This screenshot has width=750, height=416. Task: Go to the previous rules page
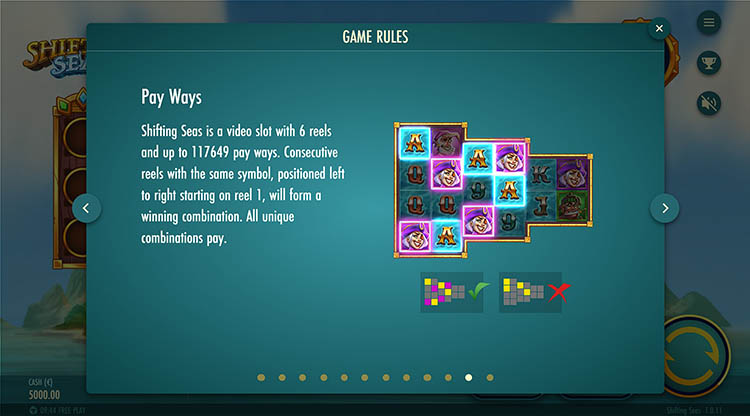click(86, 208)
